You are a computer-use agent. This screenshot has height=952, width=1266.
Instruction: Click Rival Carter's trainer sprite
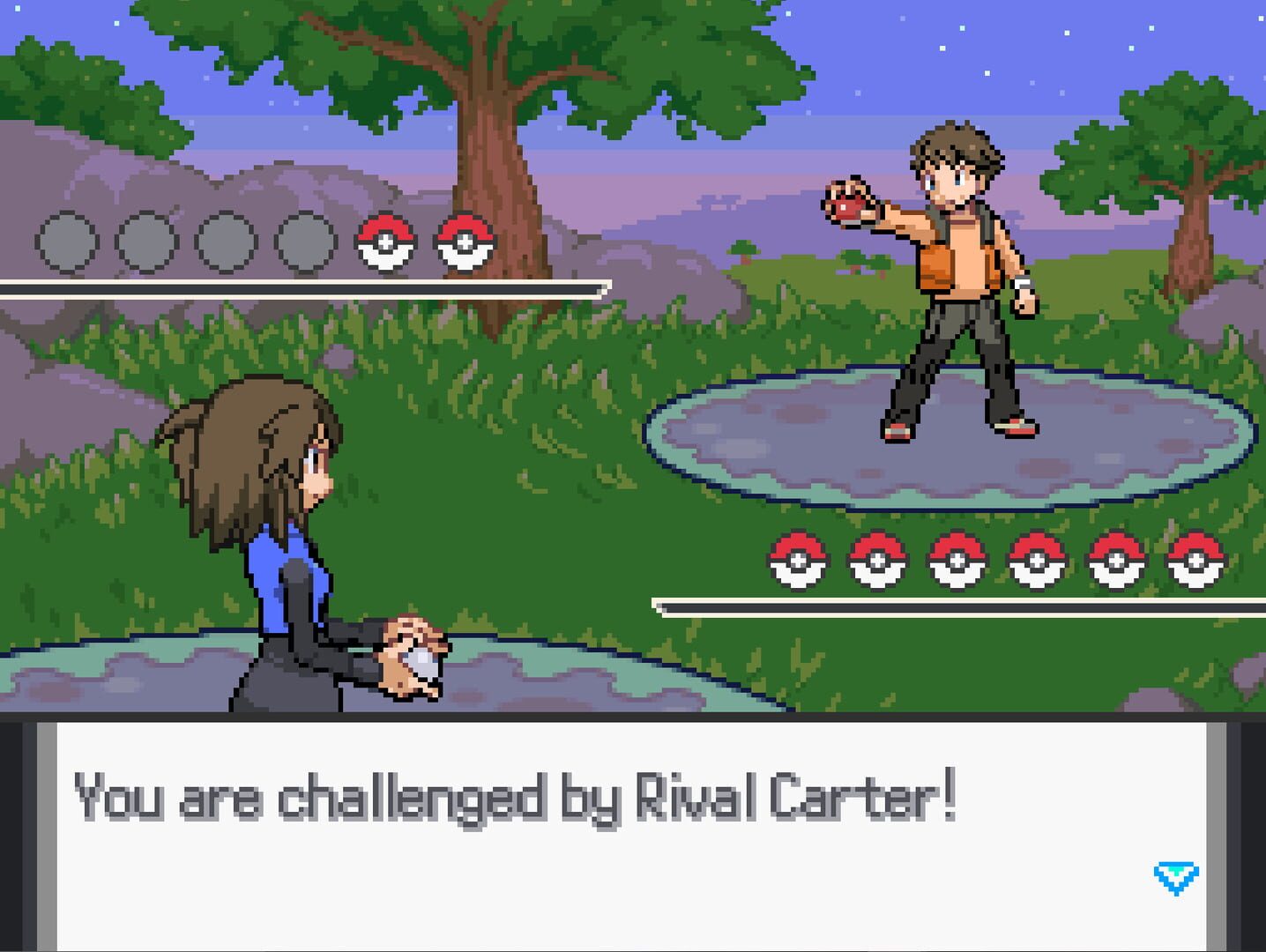click(952, 291)
